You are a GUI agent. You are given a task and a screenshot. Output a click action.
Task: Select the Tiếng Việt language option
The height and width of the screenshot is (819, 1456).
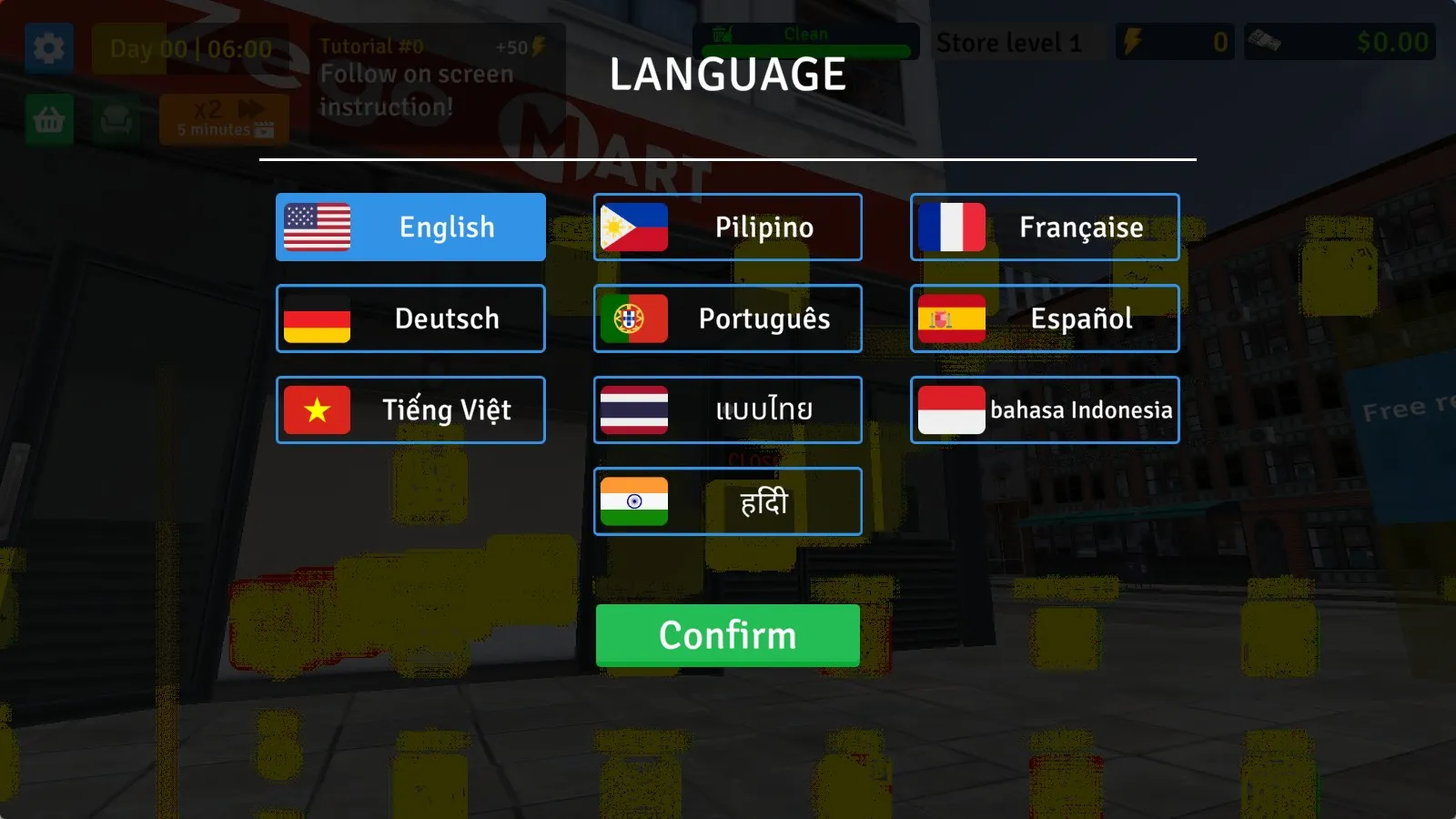pyautogui.click(x=410, y=409)
